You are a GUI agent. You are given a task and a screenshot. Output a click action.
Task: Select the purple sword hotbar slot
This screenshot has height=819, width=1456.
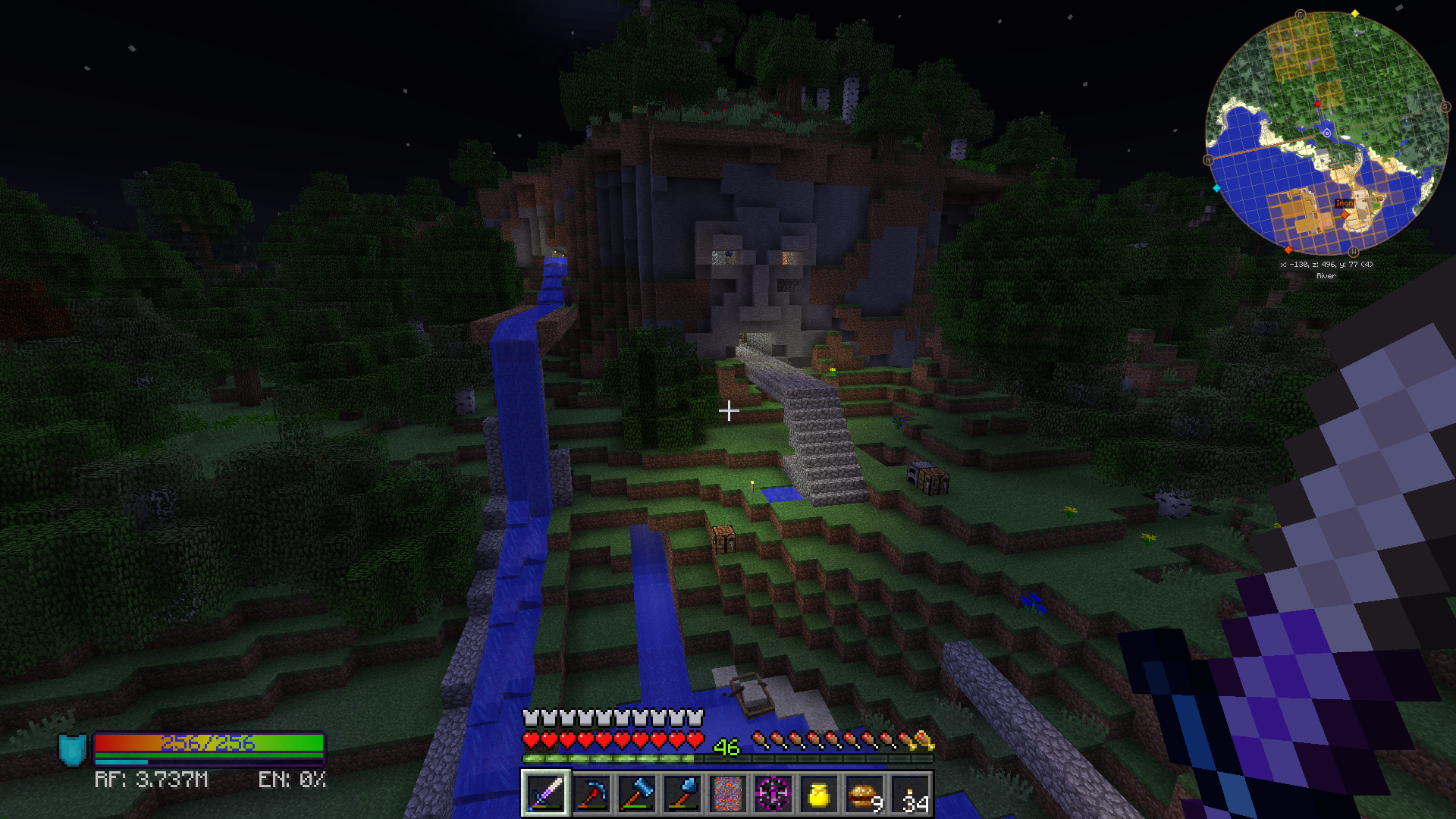point(545,794)
